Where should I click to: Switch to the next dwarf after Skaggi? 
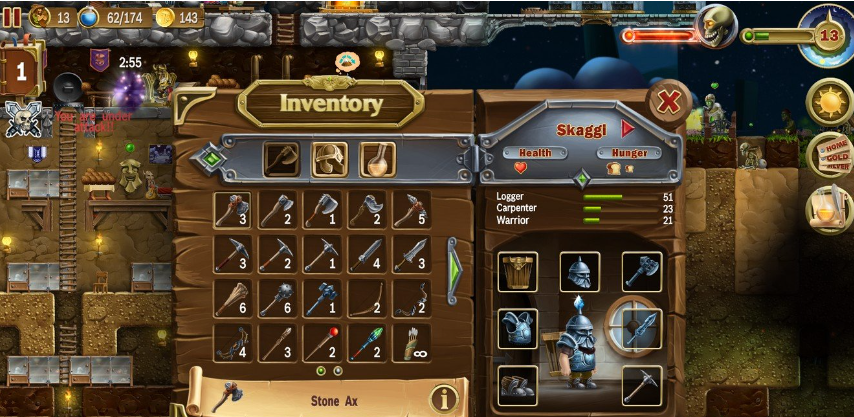[x=628, y=128]
